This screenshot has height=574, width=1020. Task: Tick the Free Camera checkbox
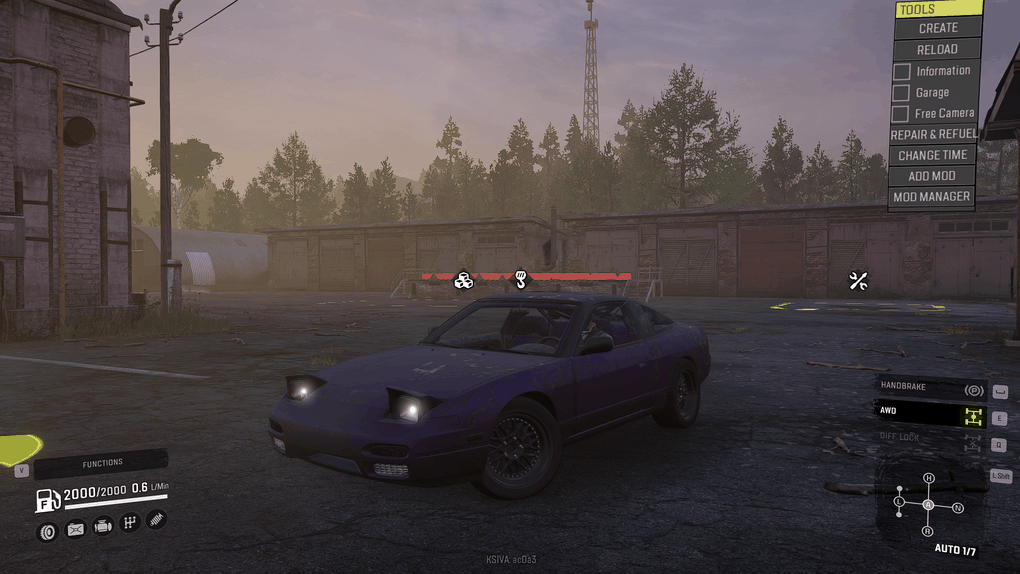click(901, 114)
